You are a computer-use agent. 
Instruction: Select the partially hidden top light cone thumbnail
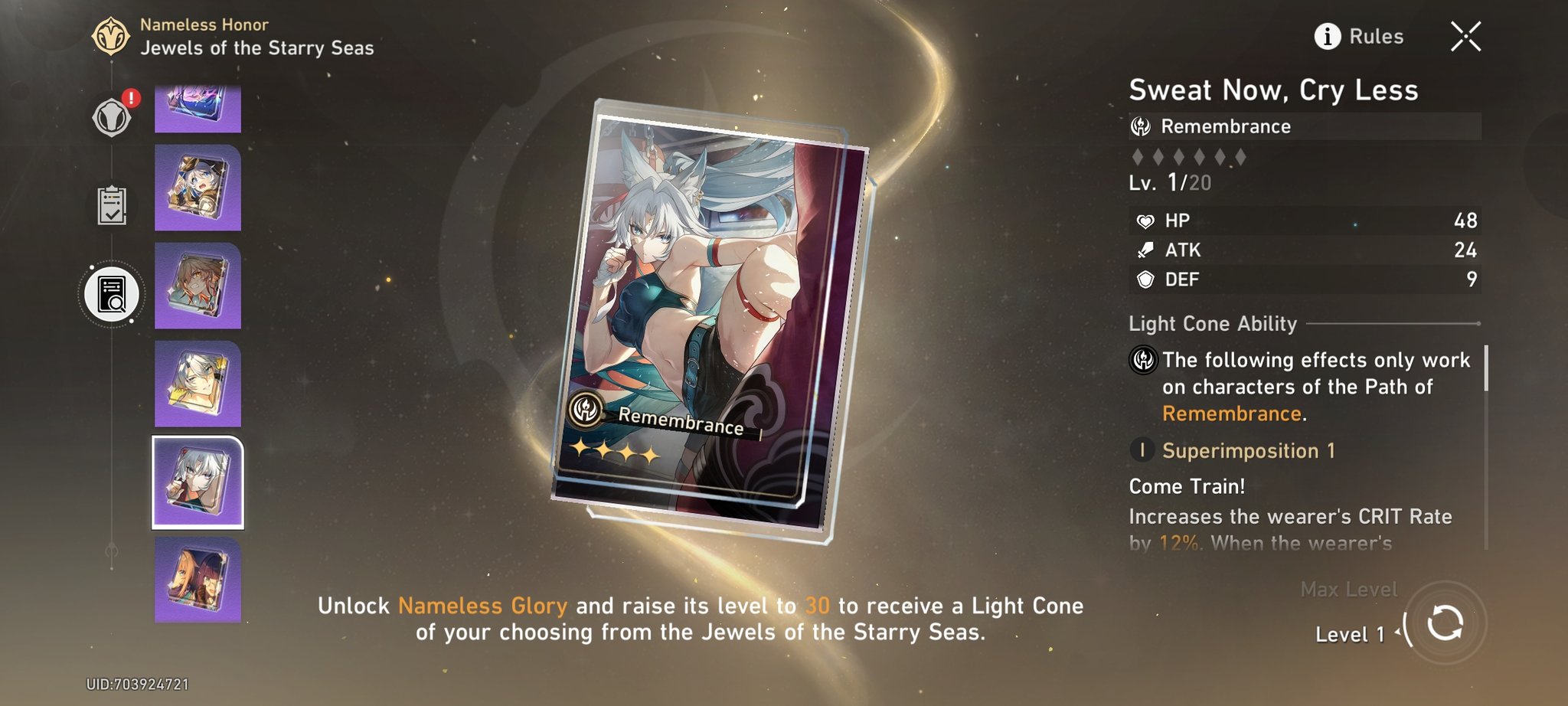tap(198, 109)
